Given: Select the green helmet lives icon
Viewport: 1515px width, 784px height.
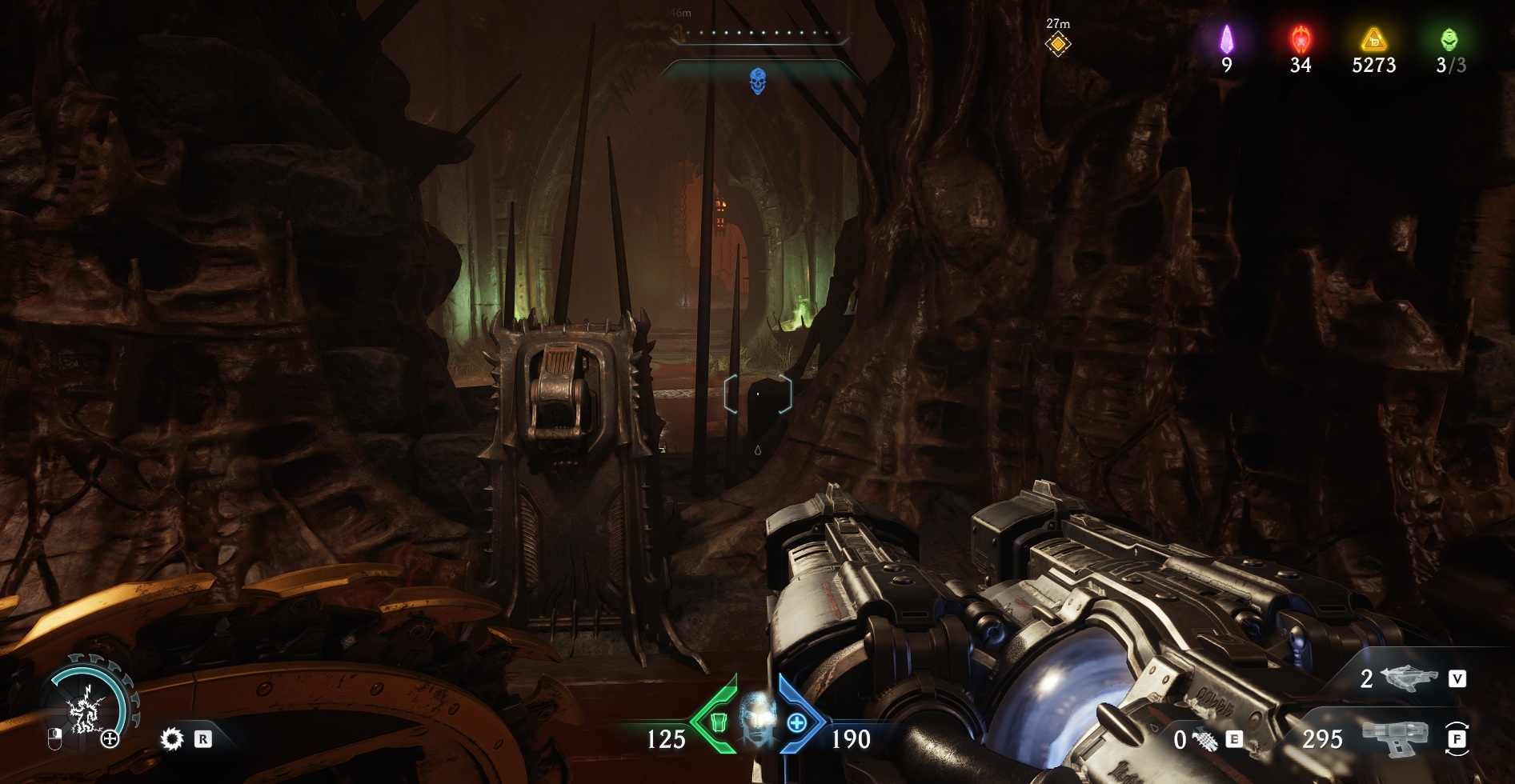Looking at the screenshot, I should tap(1449, 38).
